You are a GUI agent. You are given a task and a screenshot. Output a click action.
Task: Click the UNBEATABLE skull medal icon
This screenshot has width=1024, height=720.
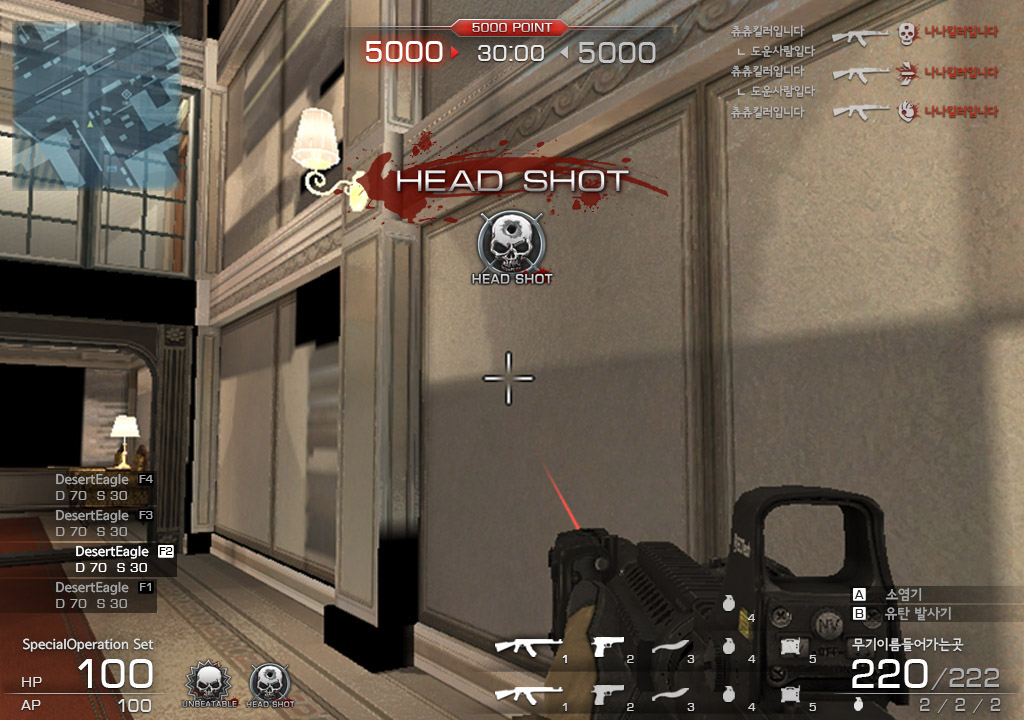208,684
